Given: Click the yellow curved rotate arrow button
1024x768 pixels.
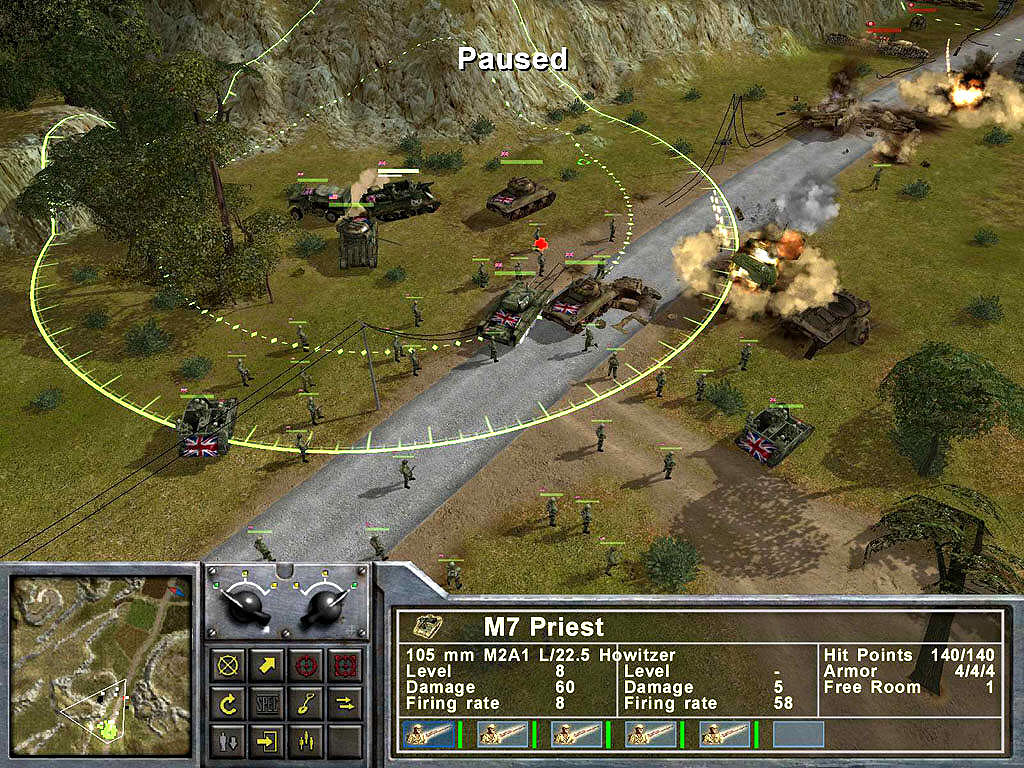Looking at the screenshot, I should tap(229, 703).
